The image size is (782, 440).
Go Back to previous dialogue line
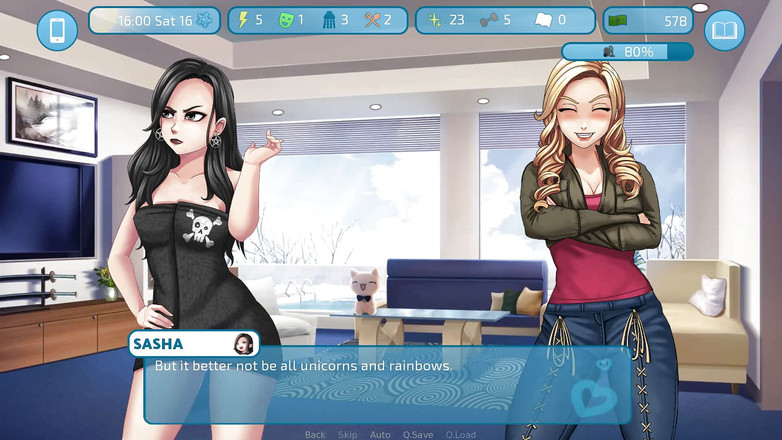click(x=315, y=435)
